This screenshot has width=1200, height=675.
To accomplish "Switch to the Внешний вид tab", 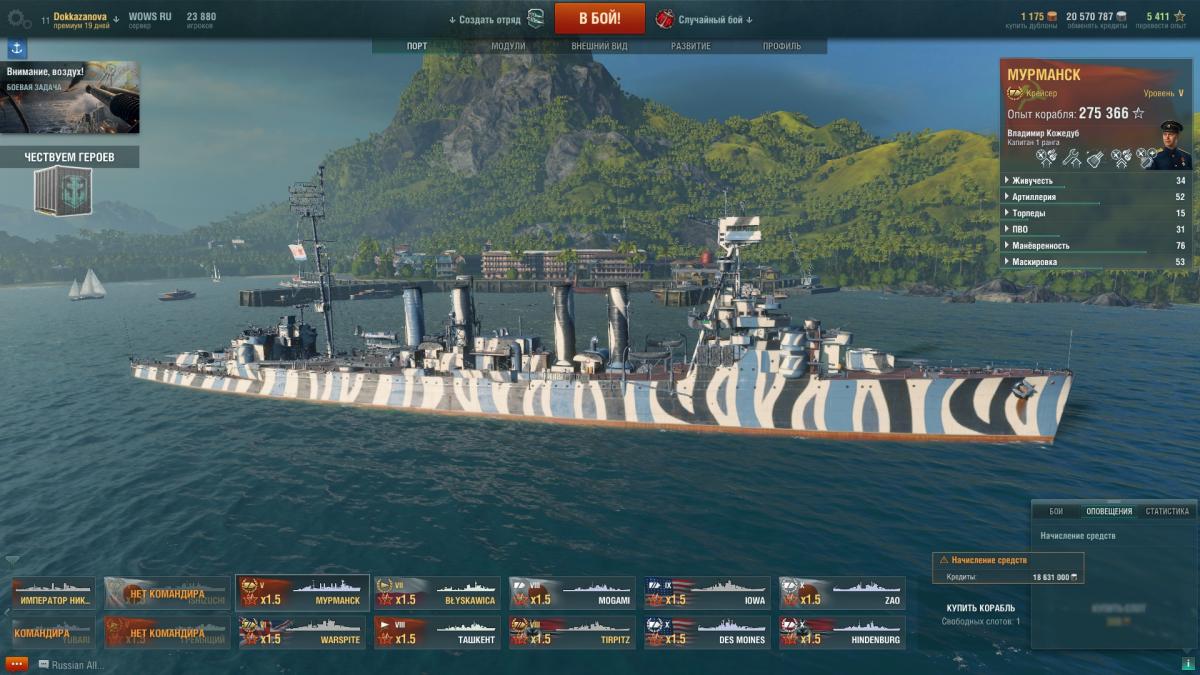I will tap(599, 46).
